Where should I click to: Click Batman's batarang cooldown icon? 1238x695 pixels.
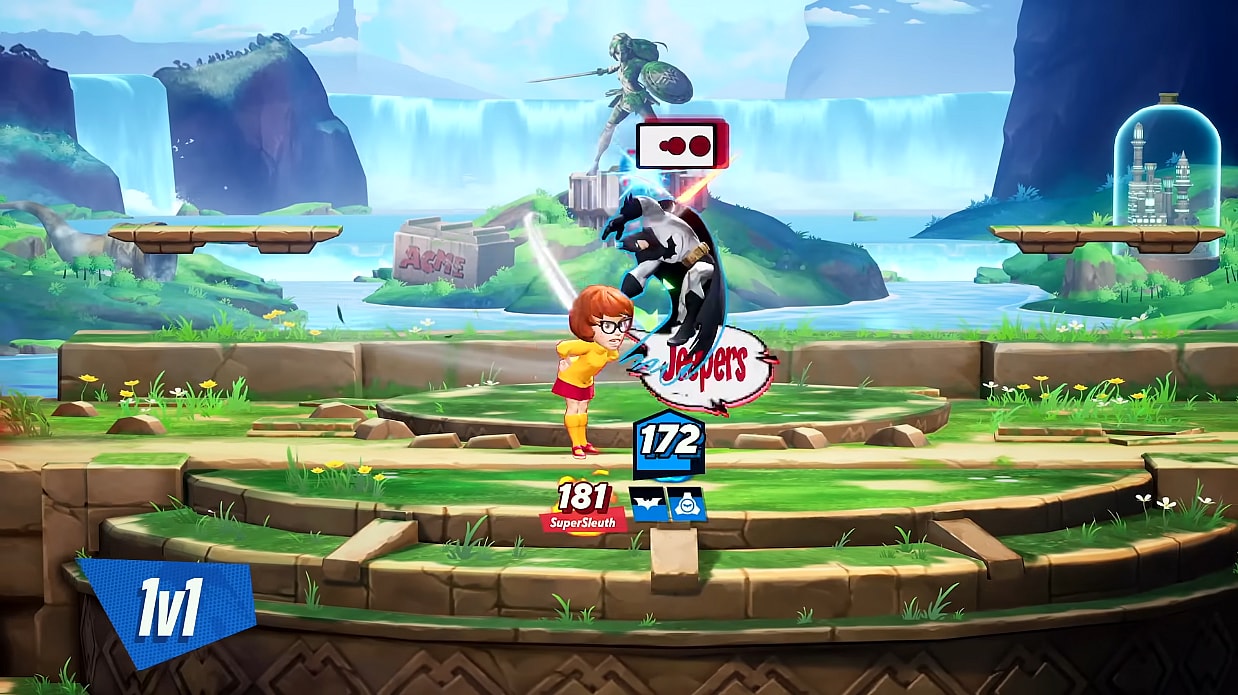(648, 502)
